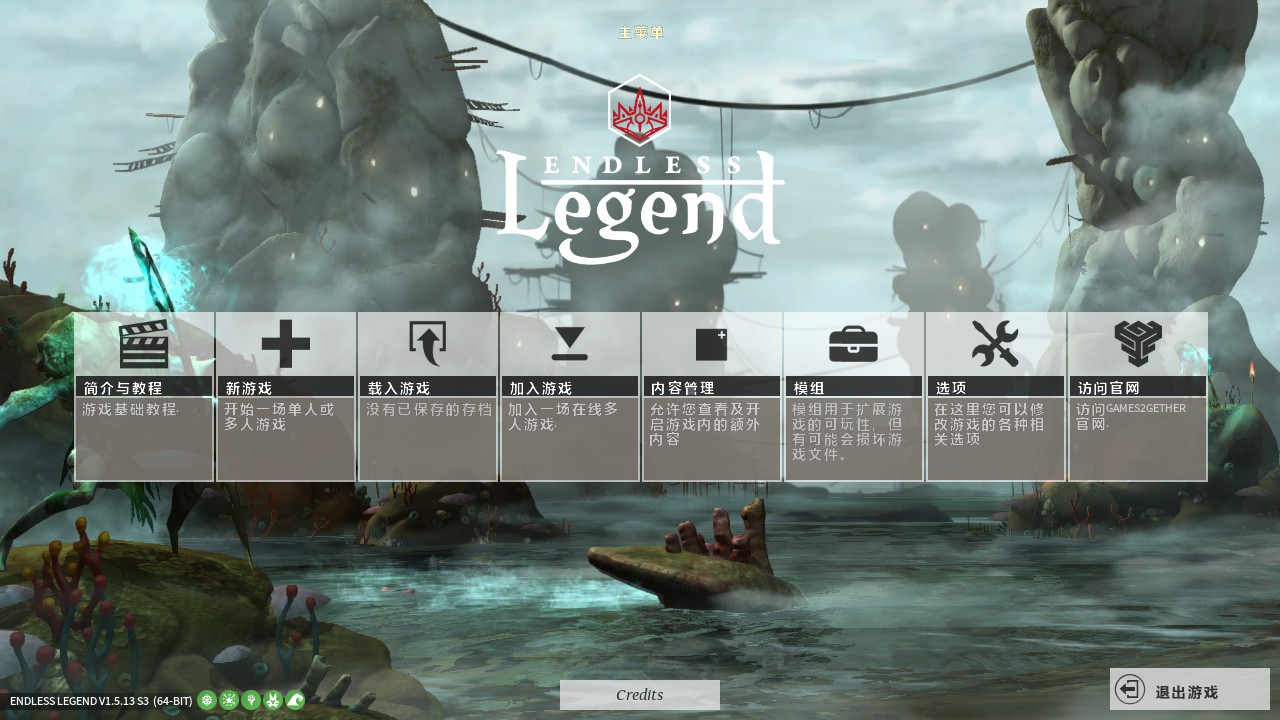Select the 内容管理 content panel icon

(712, 343)
